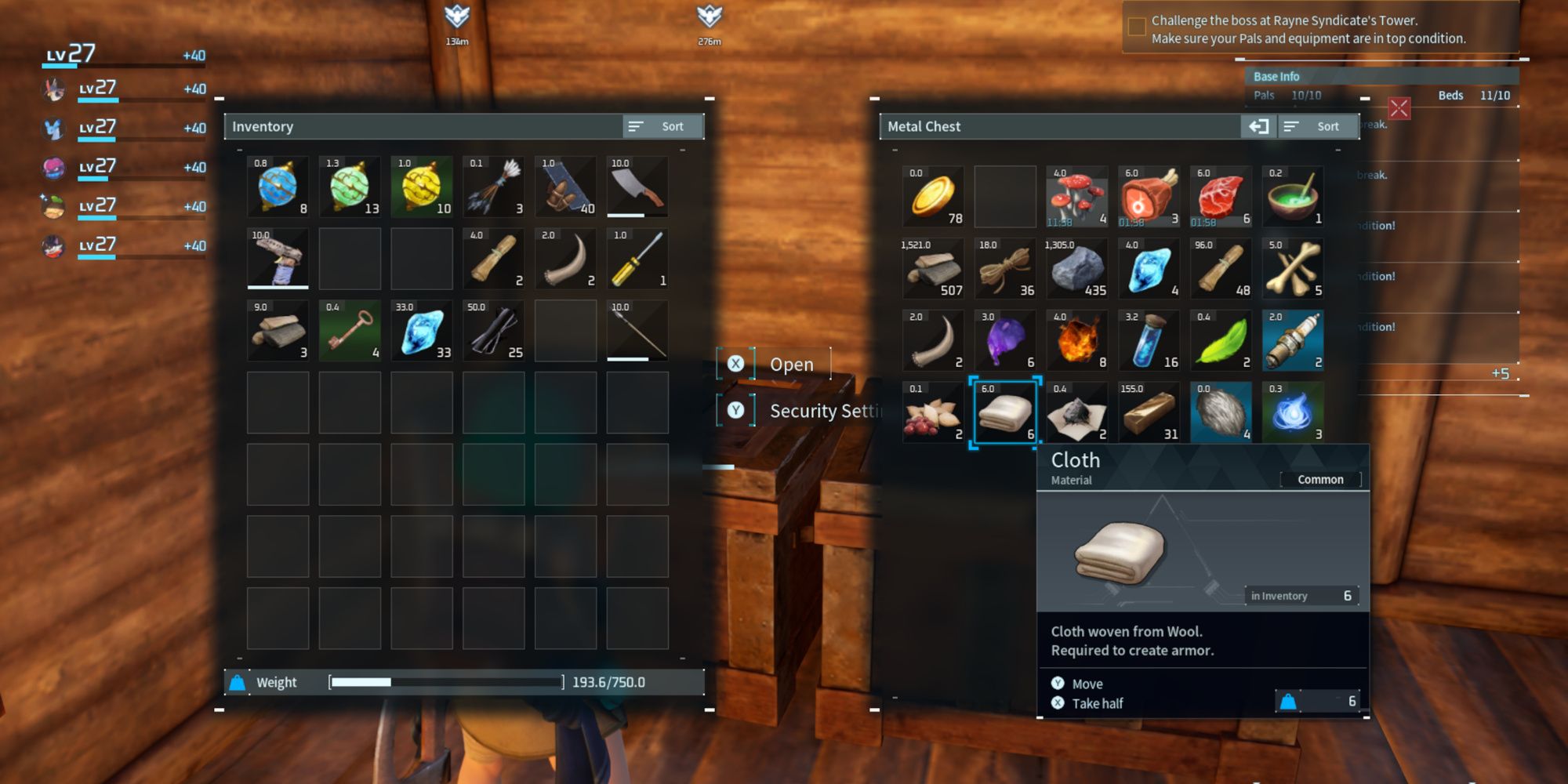This screenshot has height=784, width=1568.
Task: Select the Meat Cleaver item
Action: pyautogui.click(x=639, y=187)
